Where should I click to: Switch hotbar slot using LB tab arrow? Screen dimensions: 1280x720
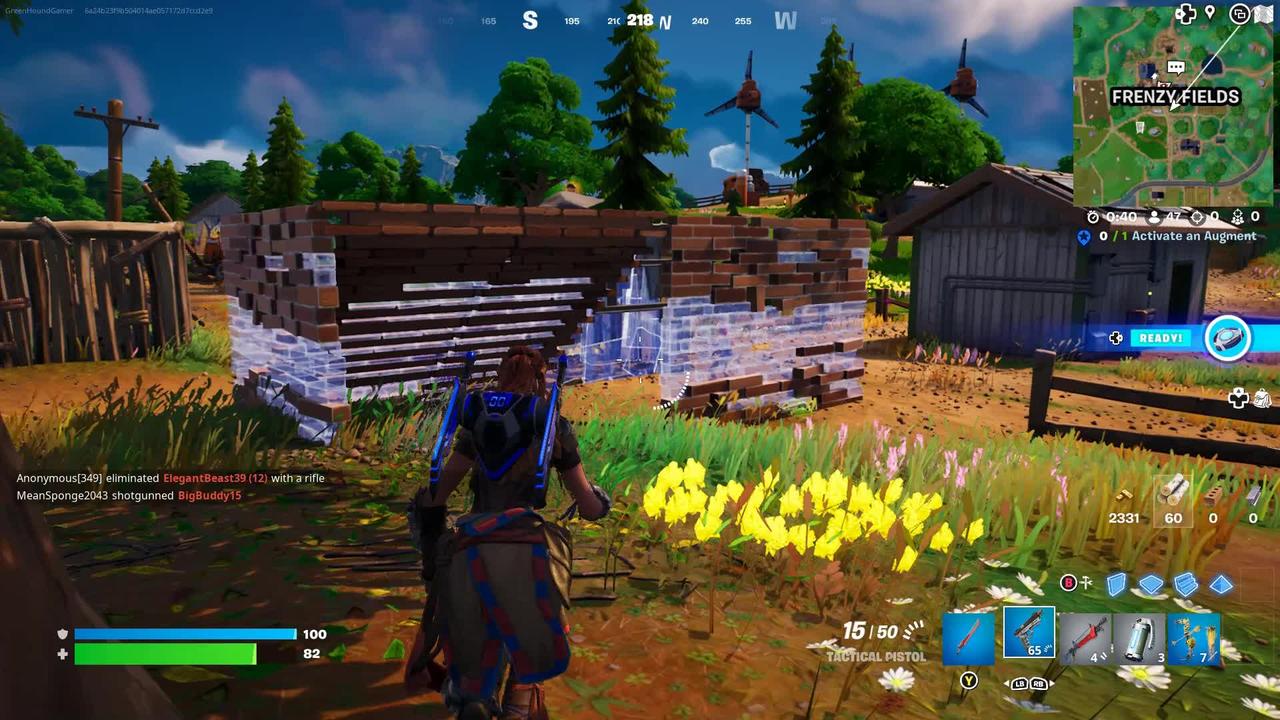click(x=1019, y=683)
